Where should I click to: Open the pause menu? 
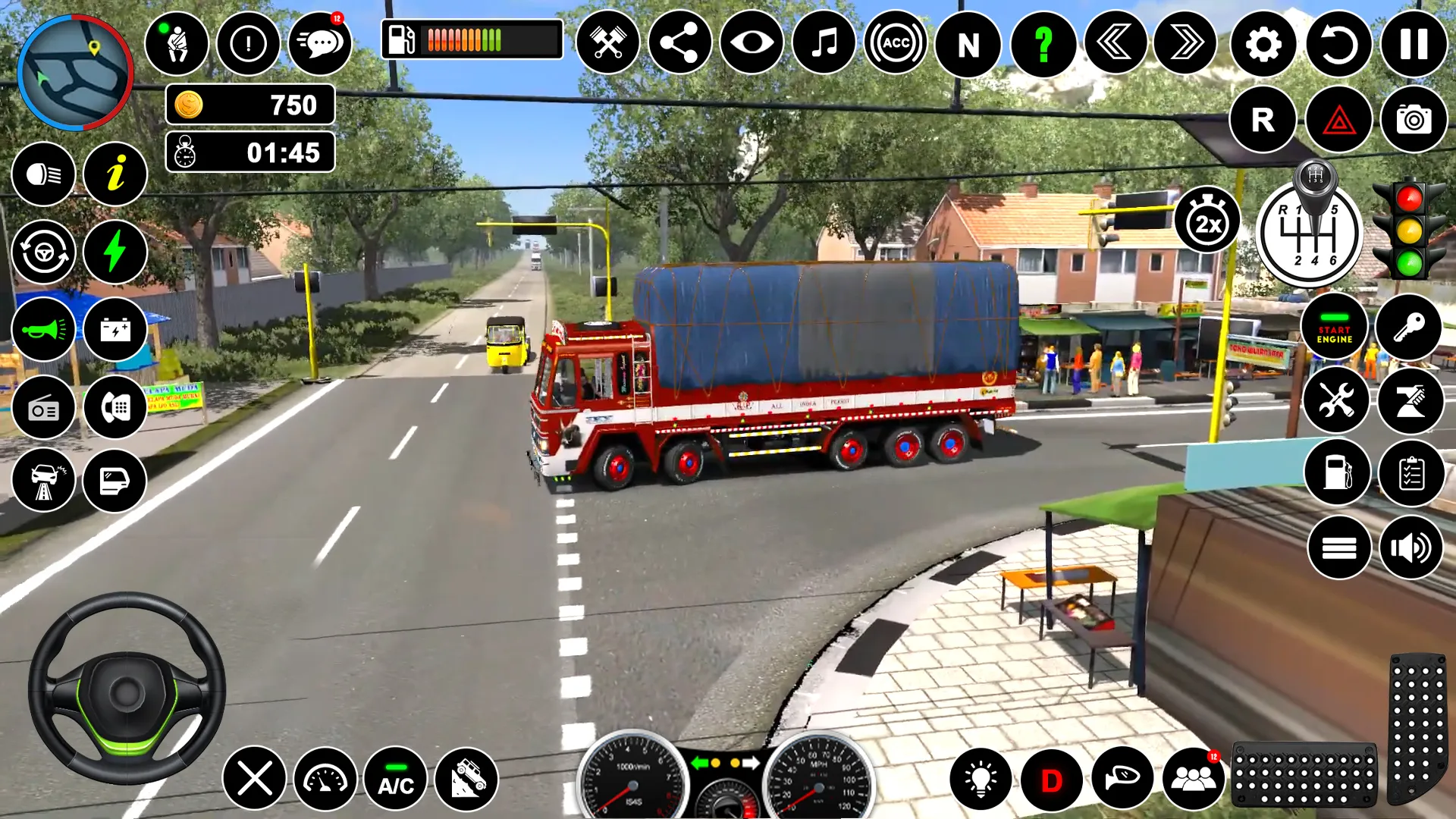click(1409, 43)
